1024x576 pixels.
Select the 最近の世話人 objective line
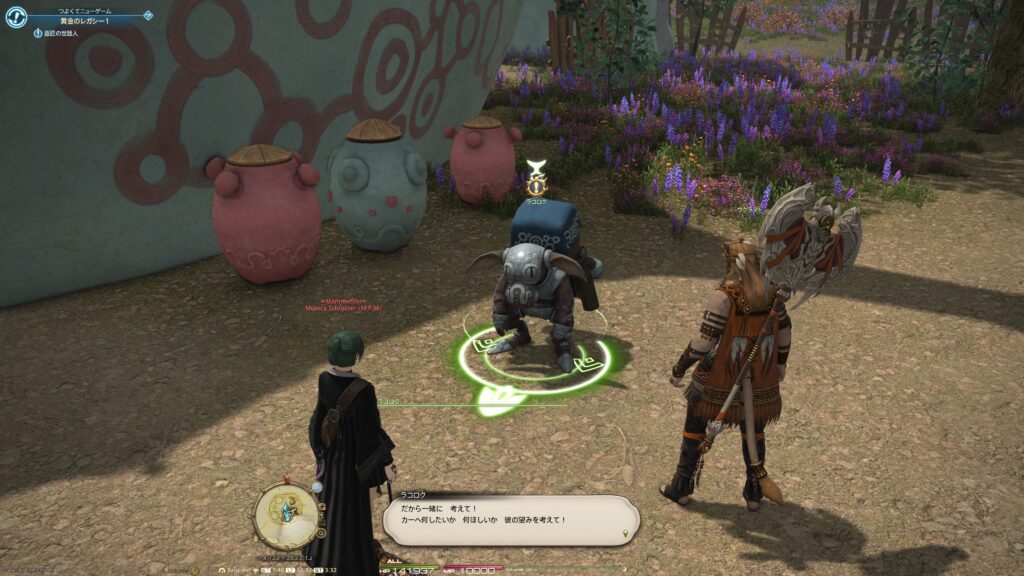[x=60, y=33]
